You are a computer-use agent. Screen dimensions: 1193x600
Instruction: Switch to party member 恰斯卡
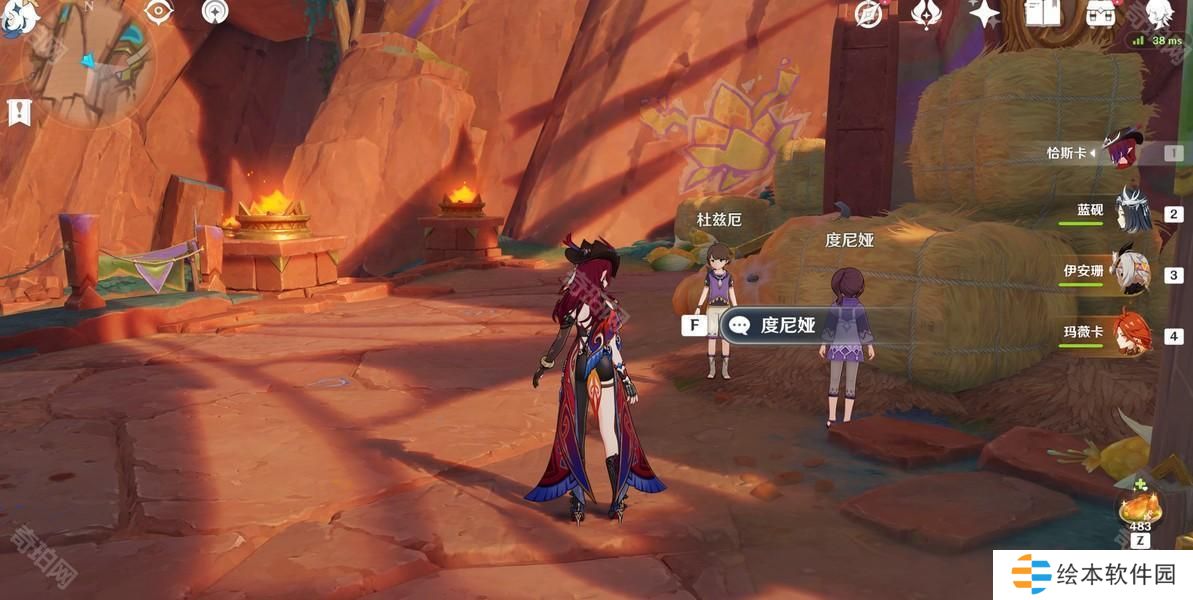pos(1127,153)
